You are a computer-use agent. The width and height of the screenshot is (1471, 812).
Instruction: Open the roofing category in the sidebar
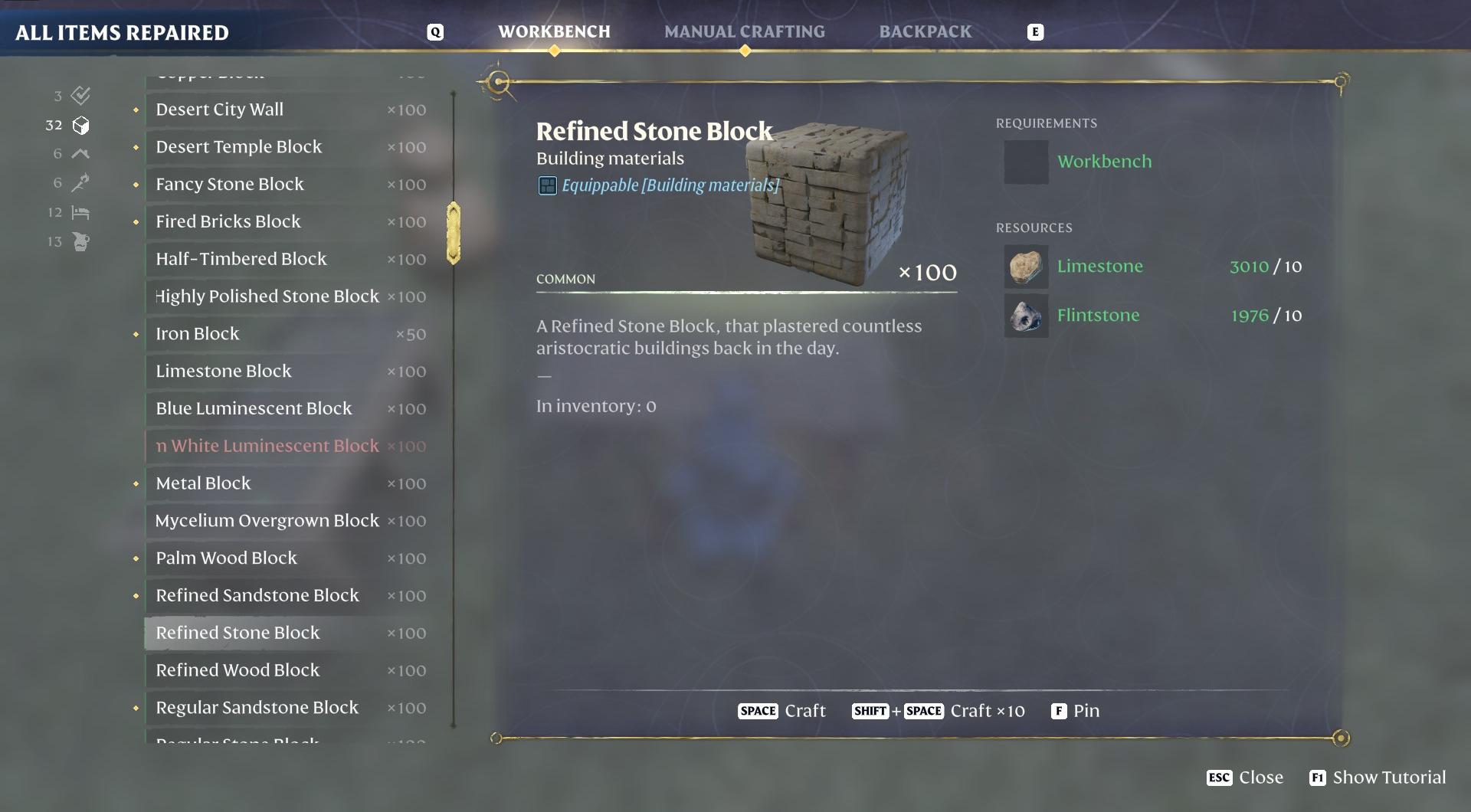point(79,153)
